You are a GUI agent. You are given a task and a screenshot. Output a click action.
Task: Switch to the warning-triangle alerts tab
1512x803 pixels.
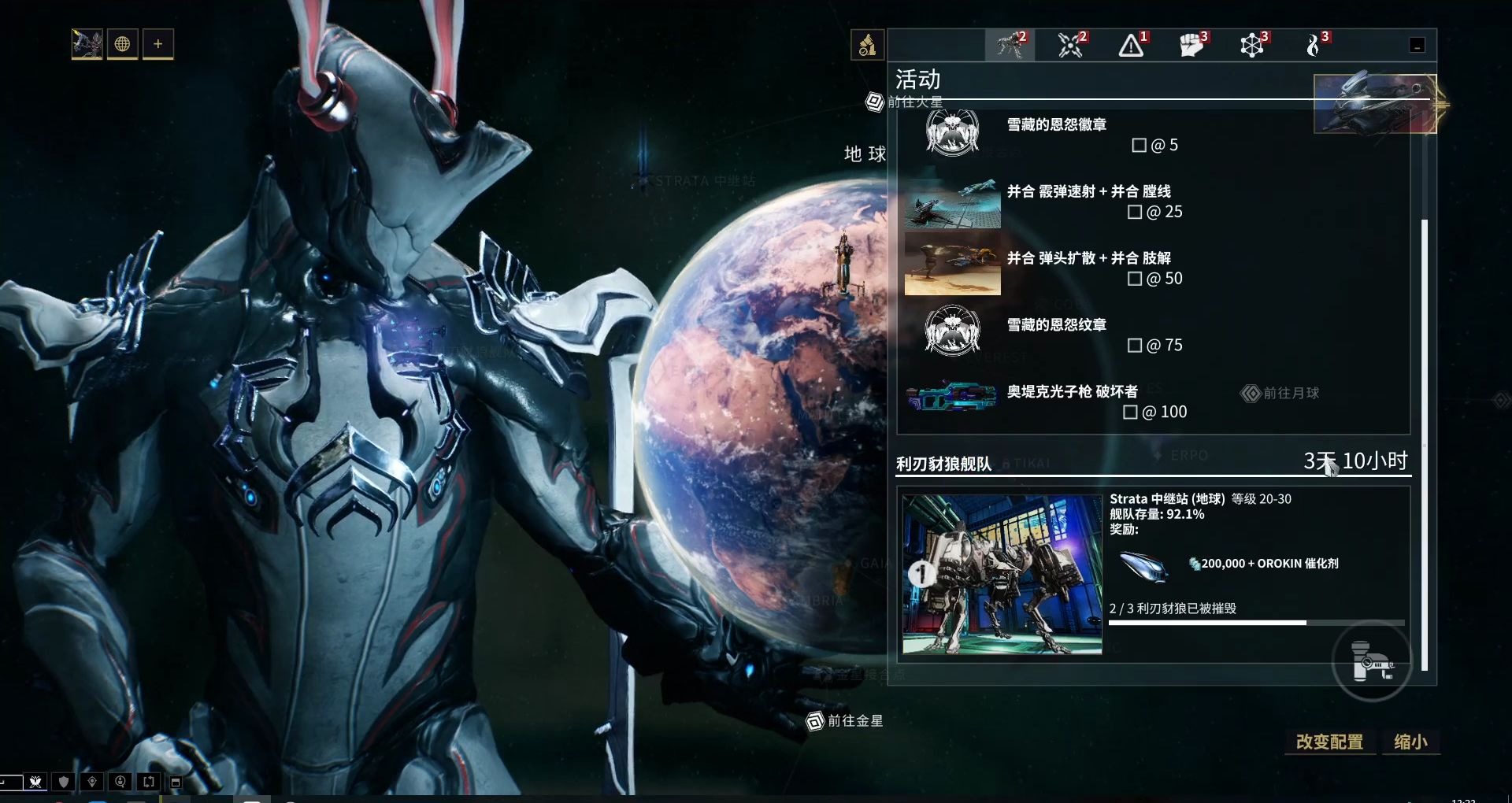[x=1132, y=46]
